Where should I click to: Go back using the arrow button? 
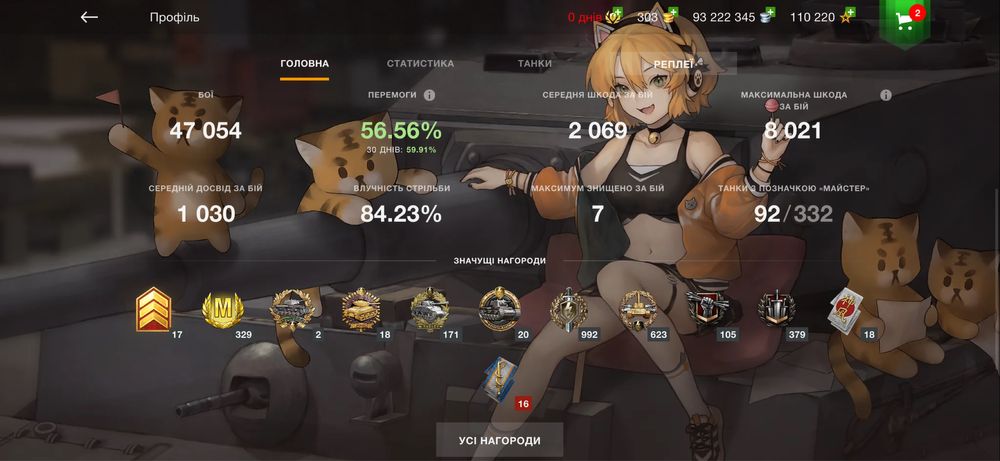click(x=89, y=17)
